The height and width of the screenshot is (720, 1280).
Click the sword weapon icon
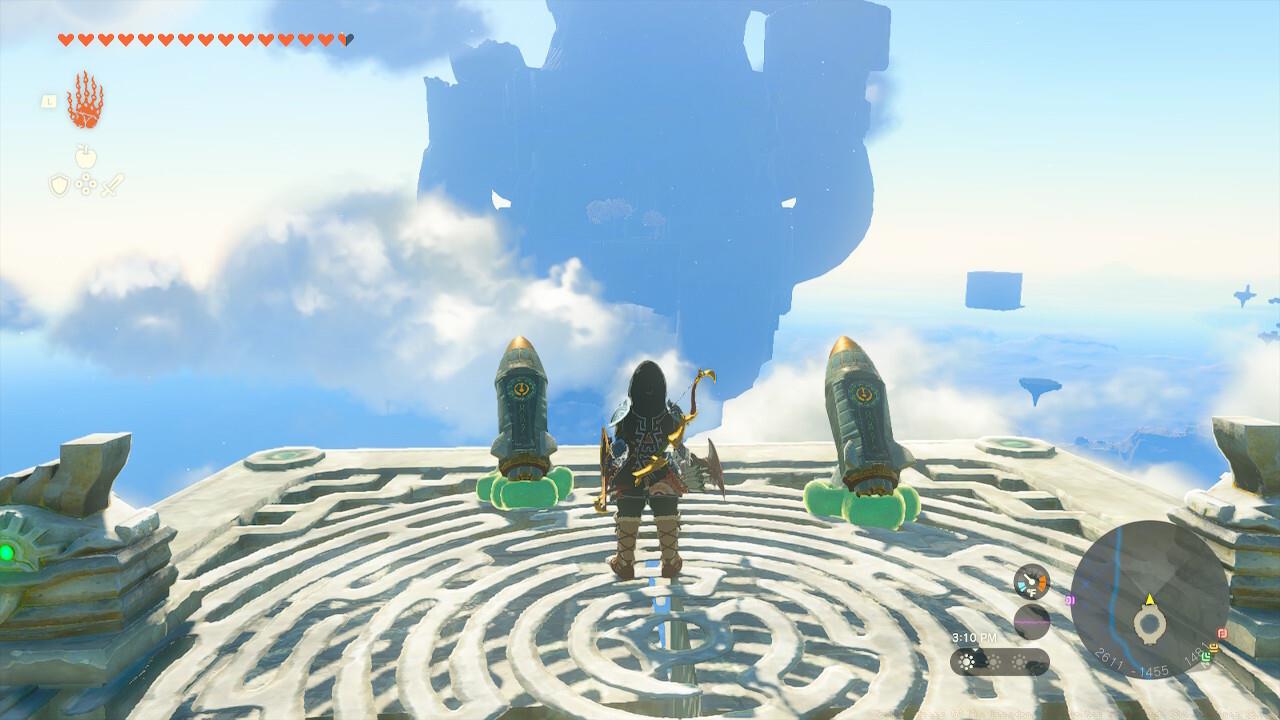(113, 186)
